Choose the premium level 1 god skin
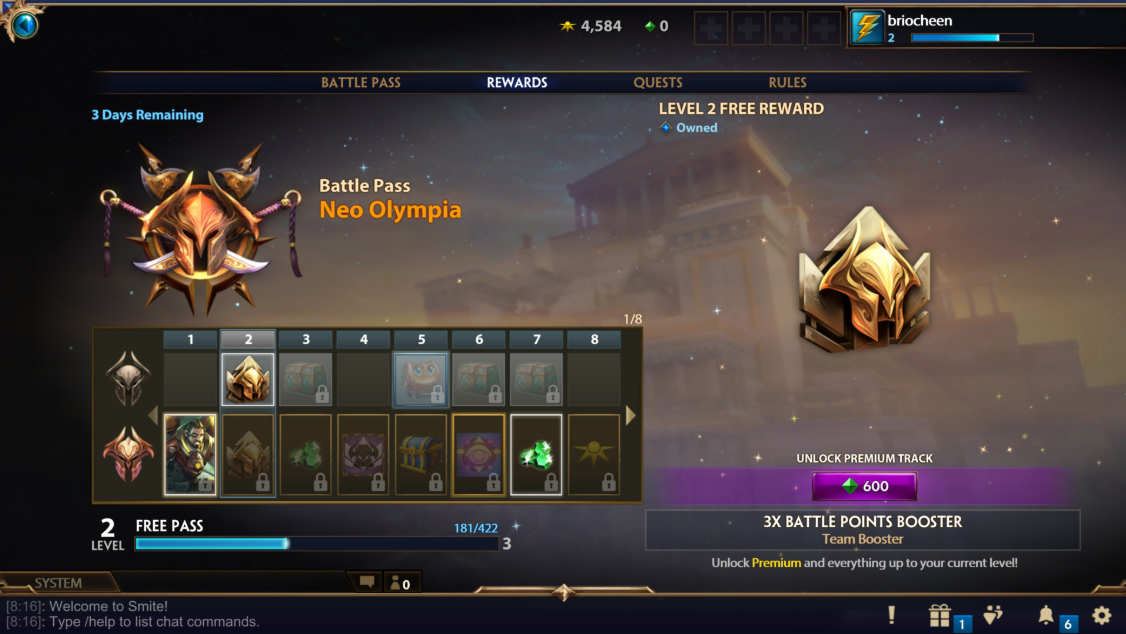The image size is (1126, 634). pos(190,455)
